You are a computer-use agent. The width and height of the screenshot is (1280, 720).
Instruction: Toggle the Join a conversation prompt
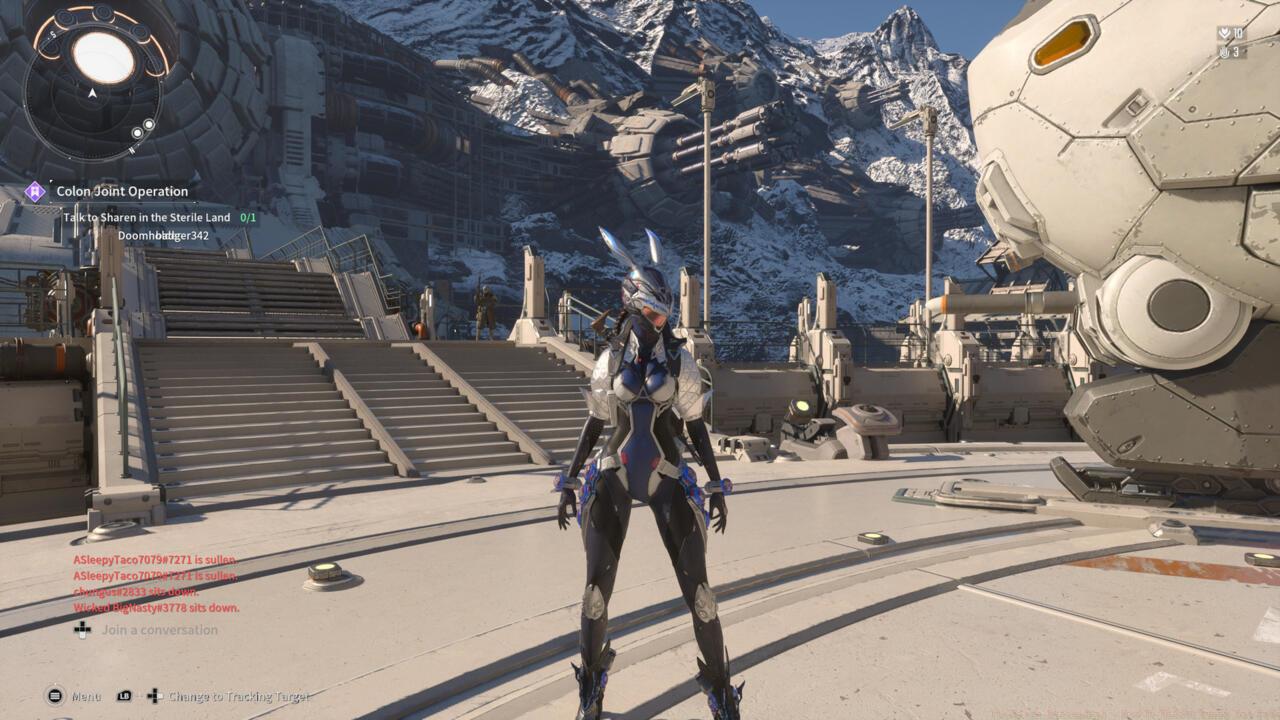(161, 629)
